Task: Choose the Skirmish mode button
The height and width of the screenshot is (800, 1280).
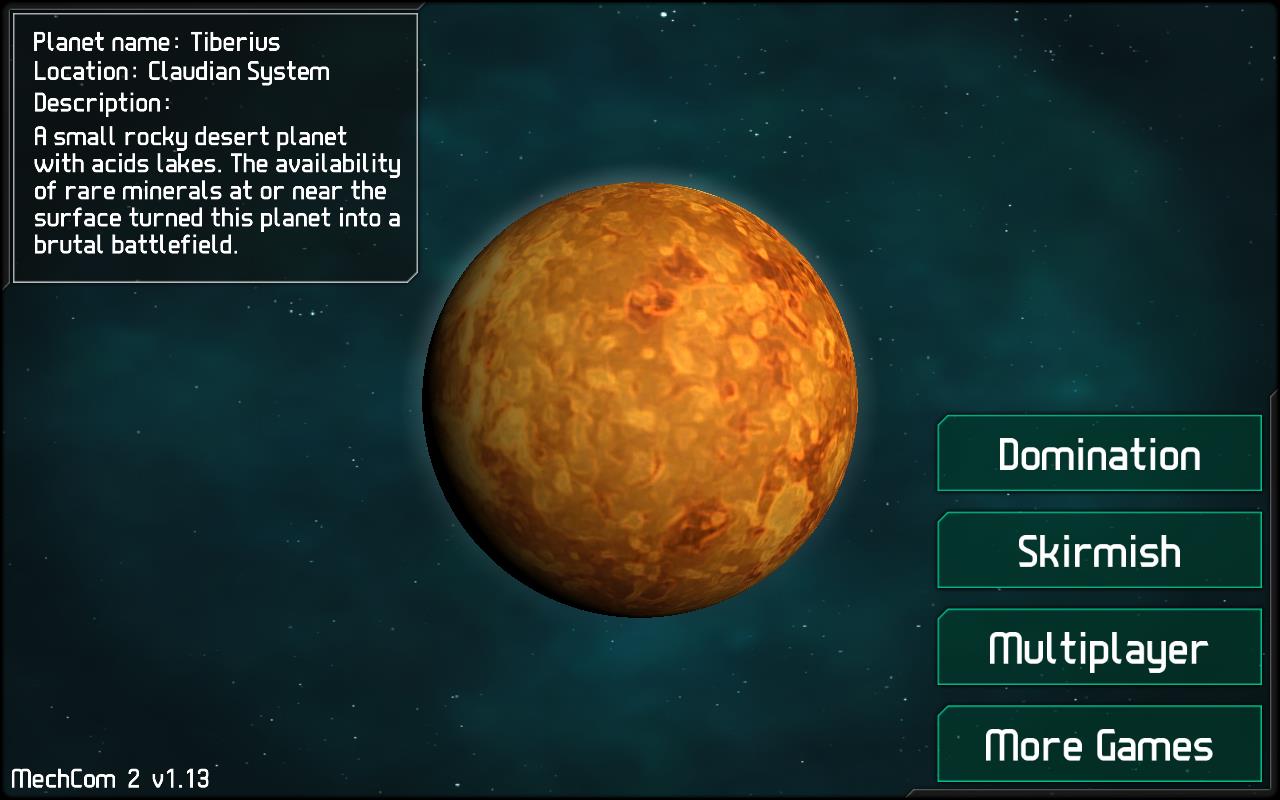Action: (x=1099, y=551)
